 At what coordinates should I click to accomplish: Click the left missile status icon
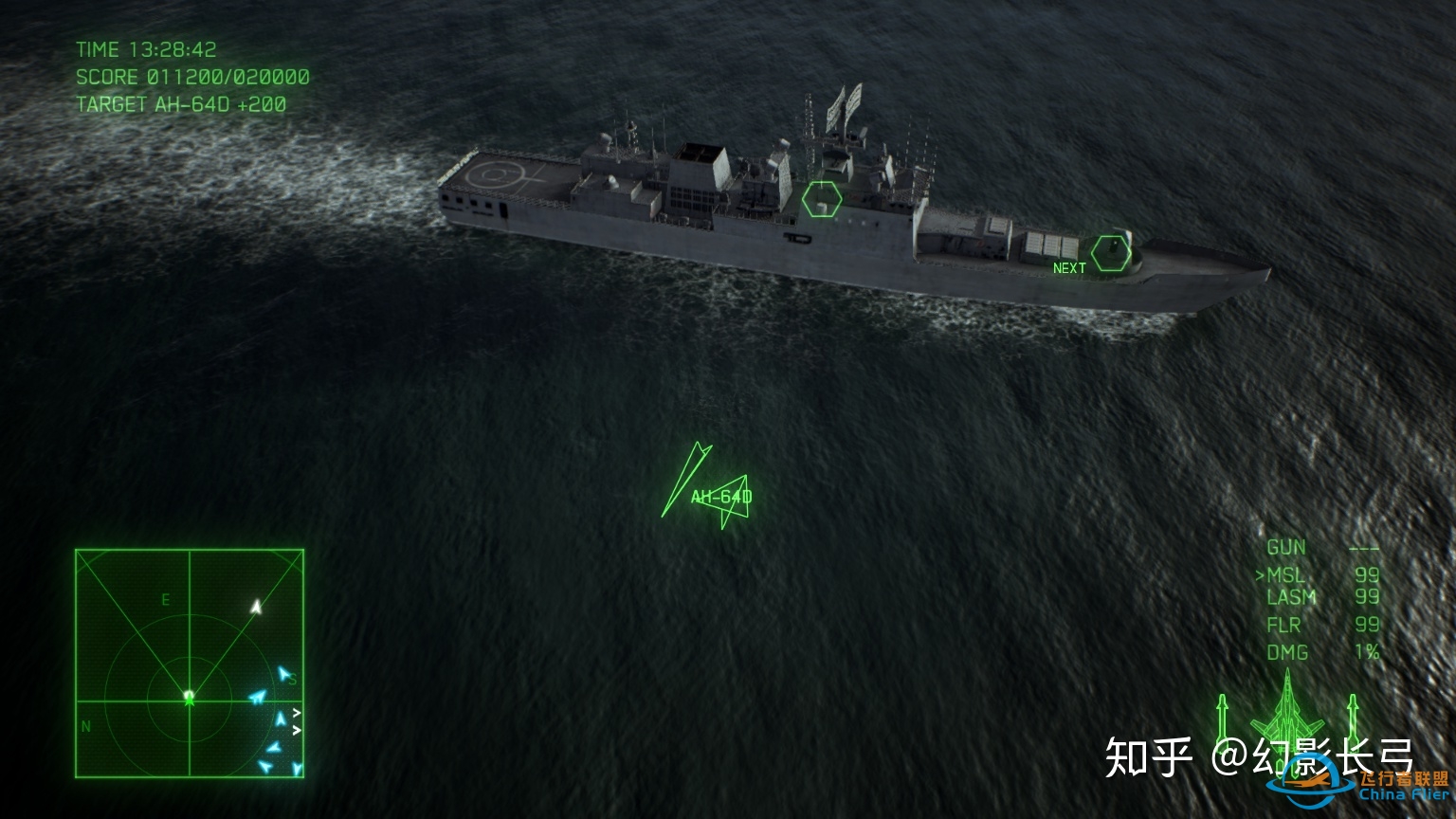click(1223, 720)
